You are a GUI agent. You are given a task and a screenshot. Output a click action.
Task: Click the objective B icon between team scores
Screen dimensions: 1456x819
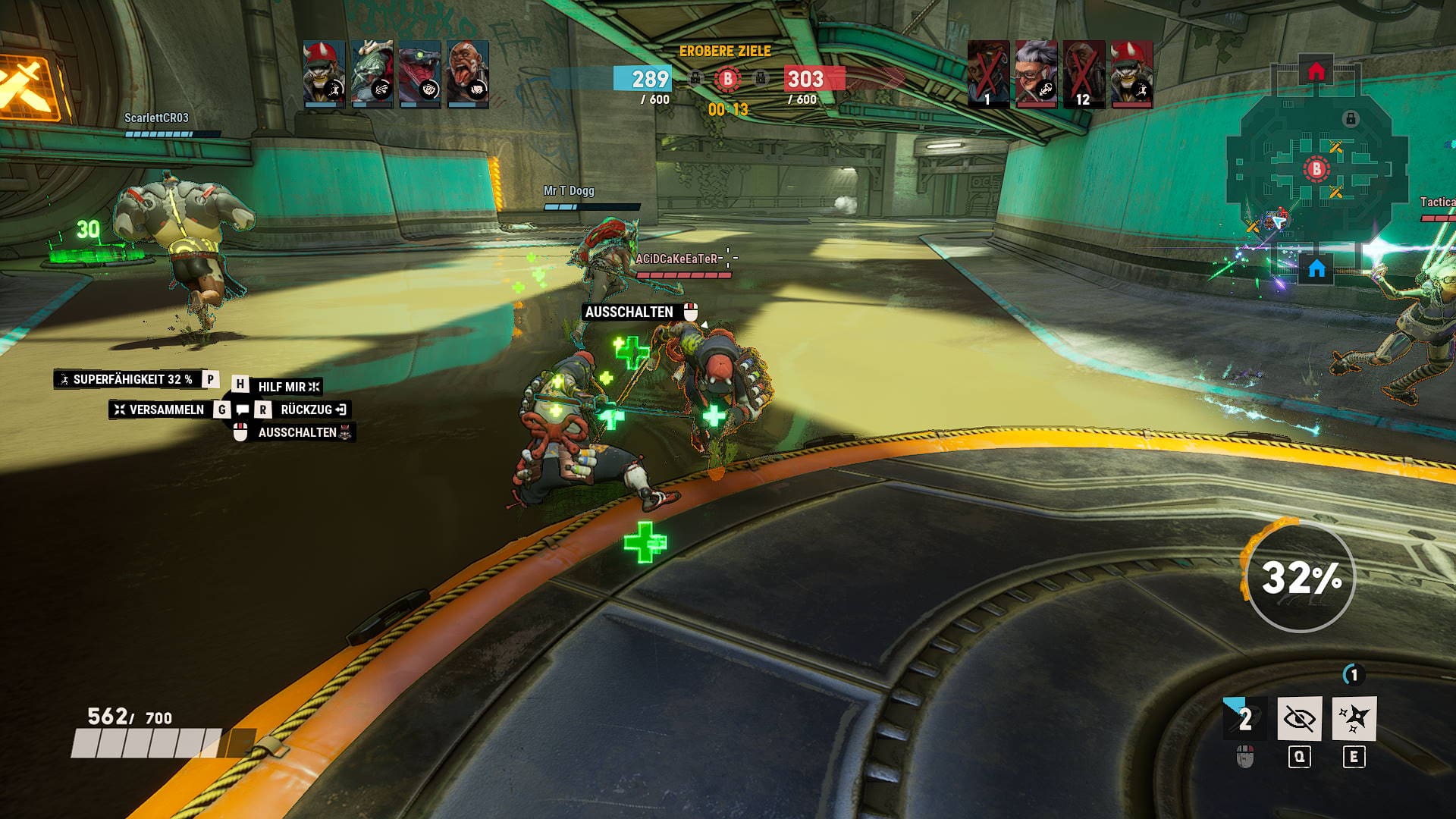[x=727, y=78]
